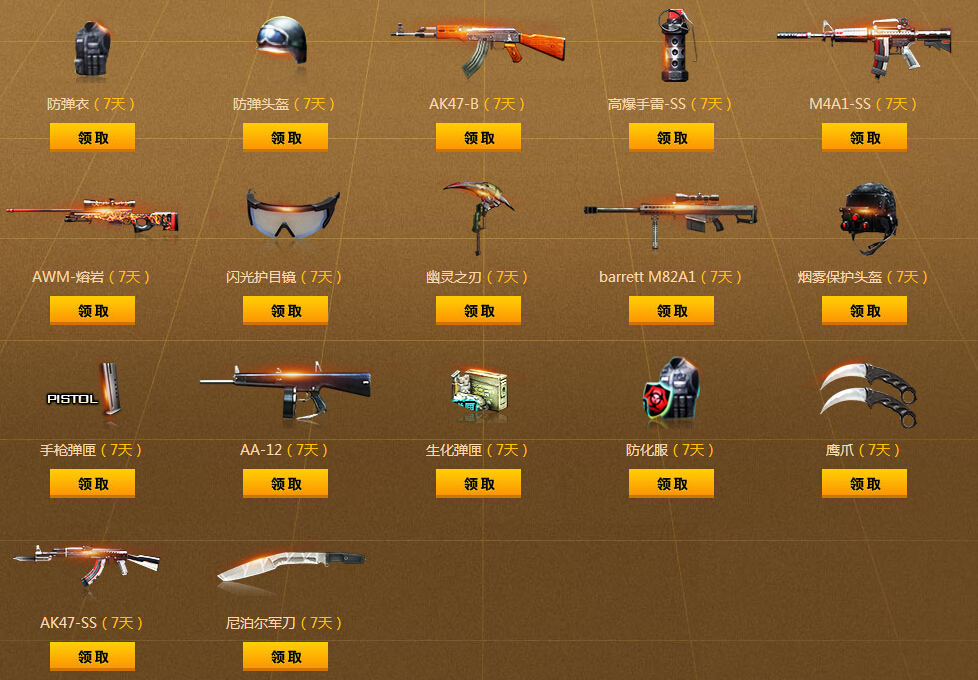Claim the 幽灵之刃 blade

(x=478, y=311)
